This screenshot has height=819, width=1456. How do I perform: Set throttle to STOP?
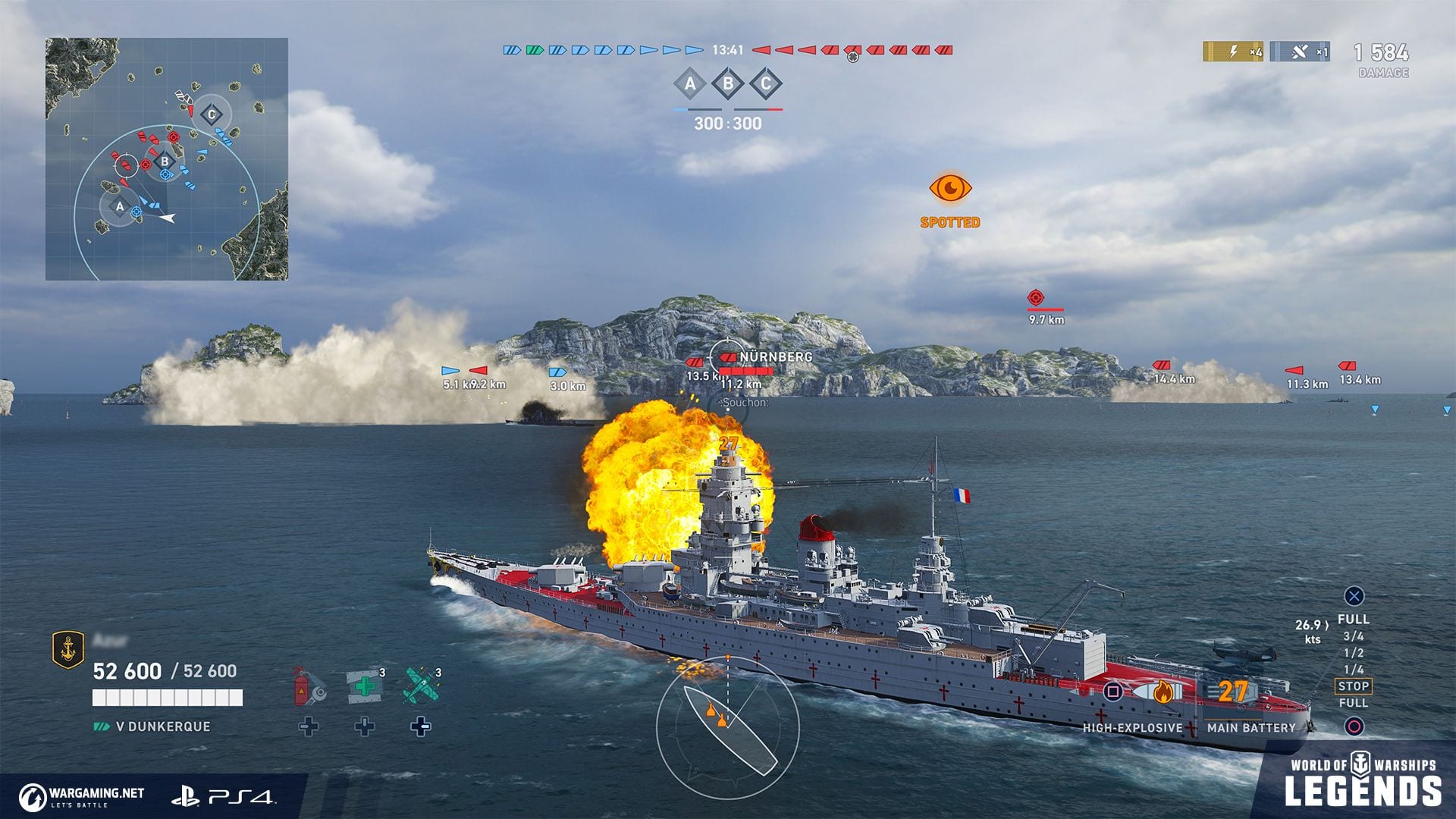(1353, 686)
